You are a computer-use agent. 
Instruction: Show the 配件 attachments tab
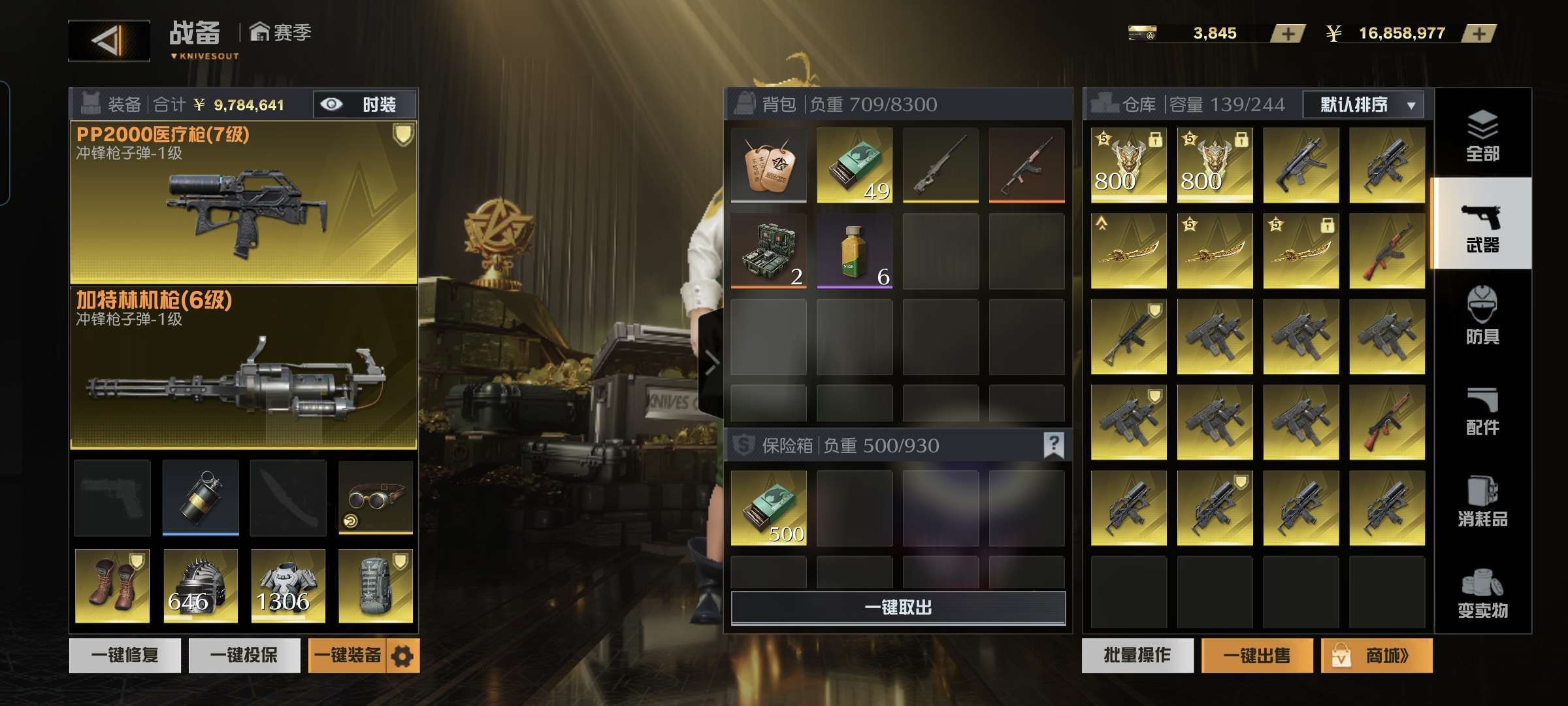tap(1482, 410)
